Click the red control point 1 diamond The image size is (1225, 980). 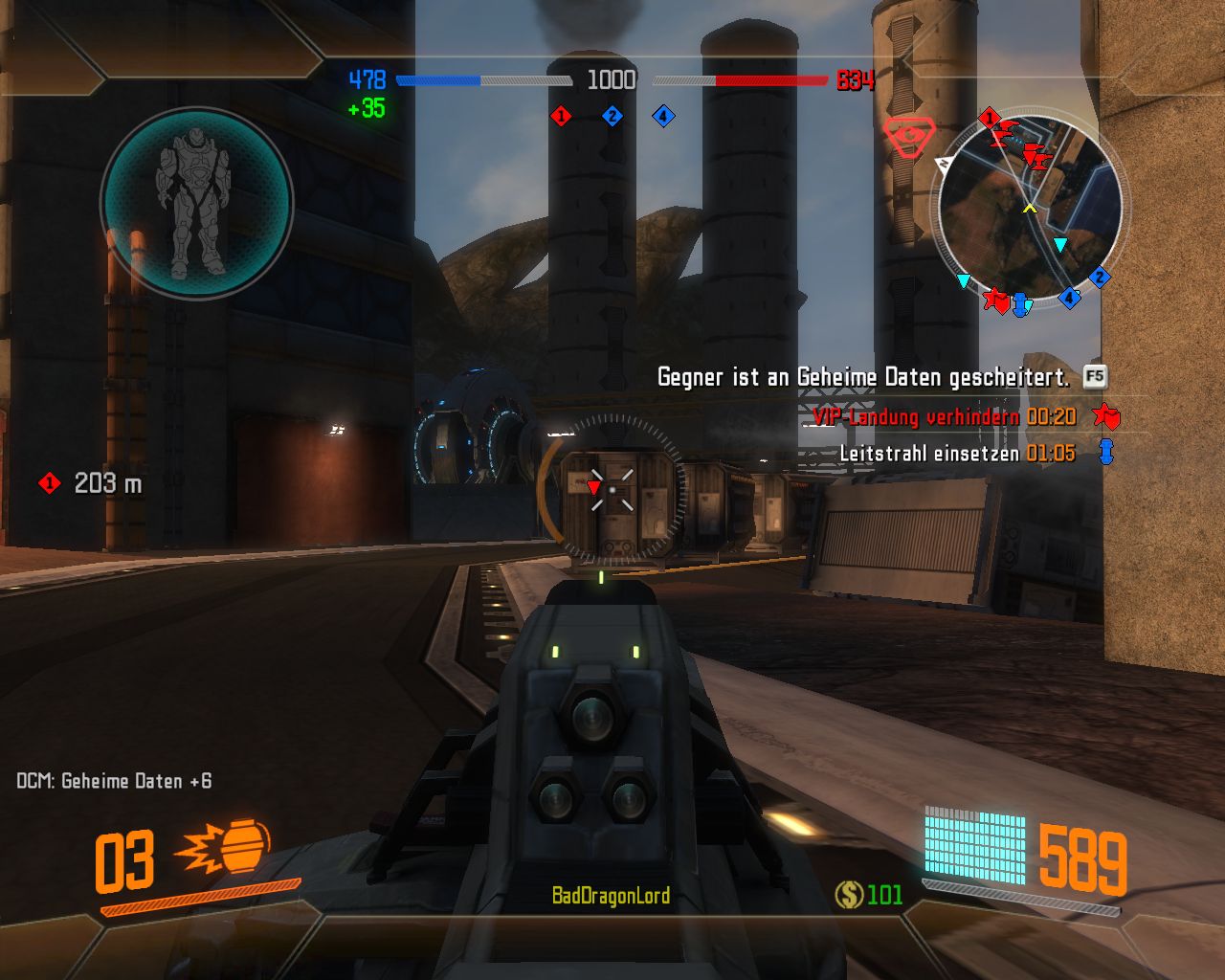[562, 117]
